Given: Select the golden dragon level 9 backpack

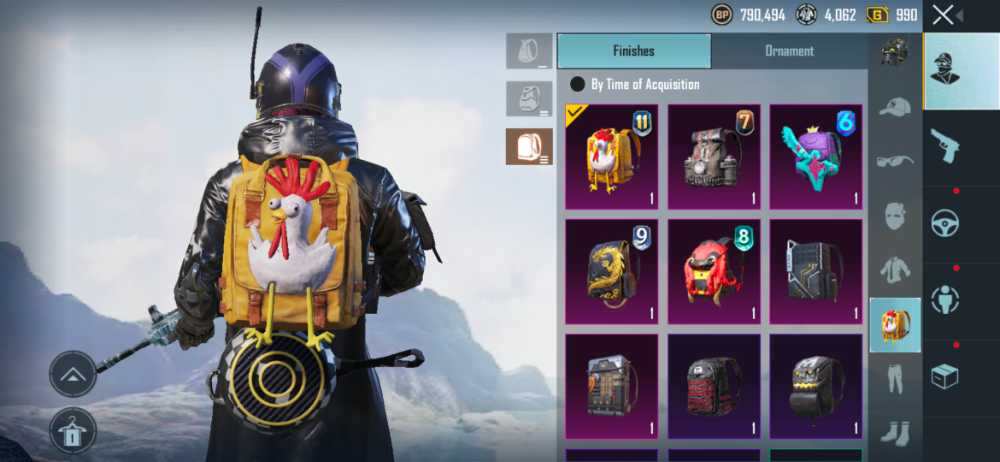Looking at the screenshot, I should pyautogui.click(x=611, y=272).
